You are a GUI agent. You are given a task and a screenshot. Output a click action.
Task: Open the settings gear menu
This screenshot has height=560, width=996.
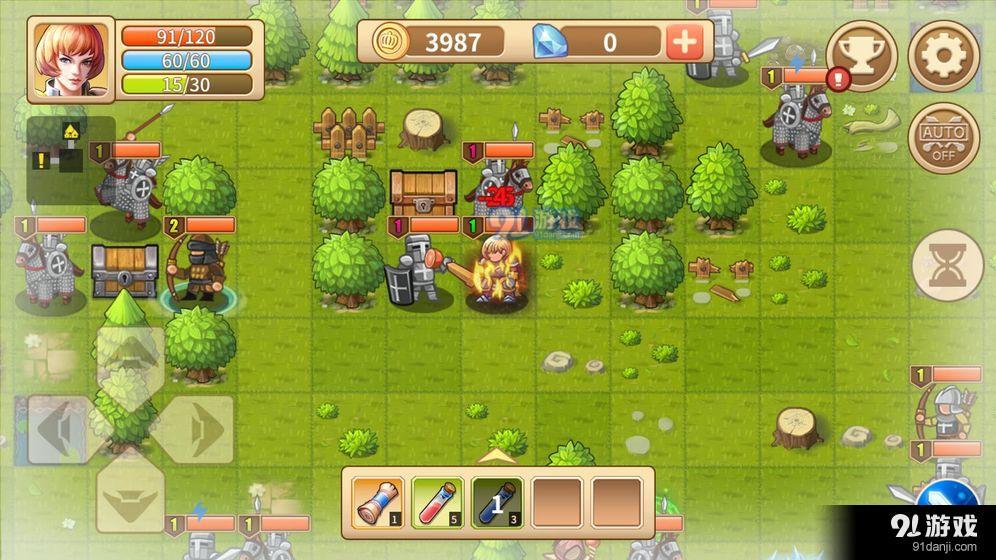(x=943, y=56)
